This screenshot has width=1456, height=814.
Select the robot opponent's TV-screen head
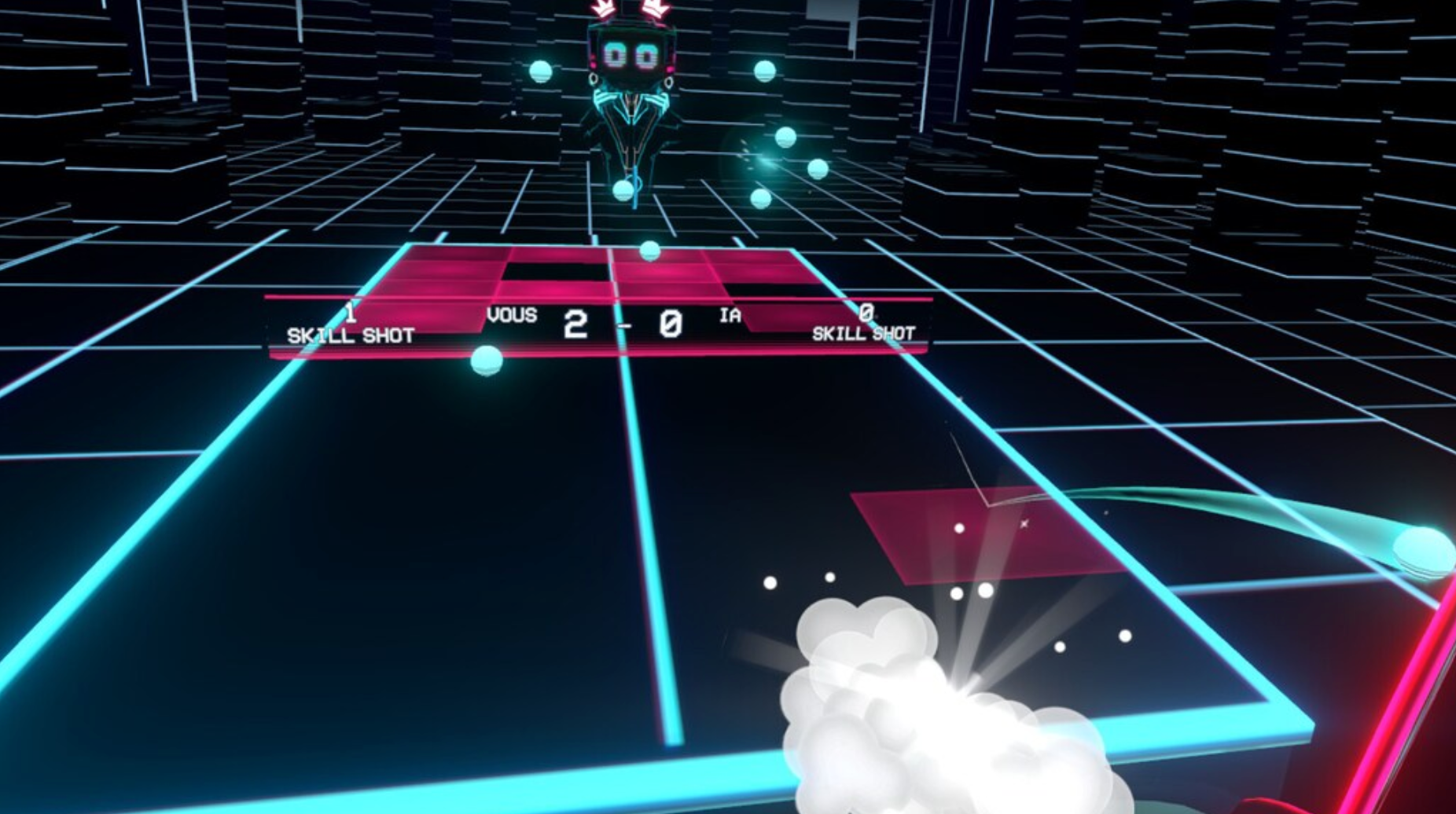(627, 53)
